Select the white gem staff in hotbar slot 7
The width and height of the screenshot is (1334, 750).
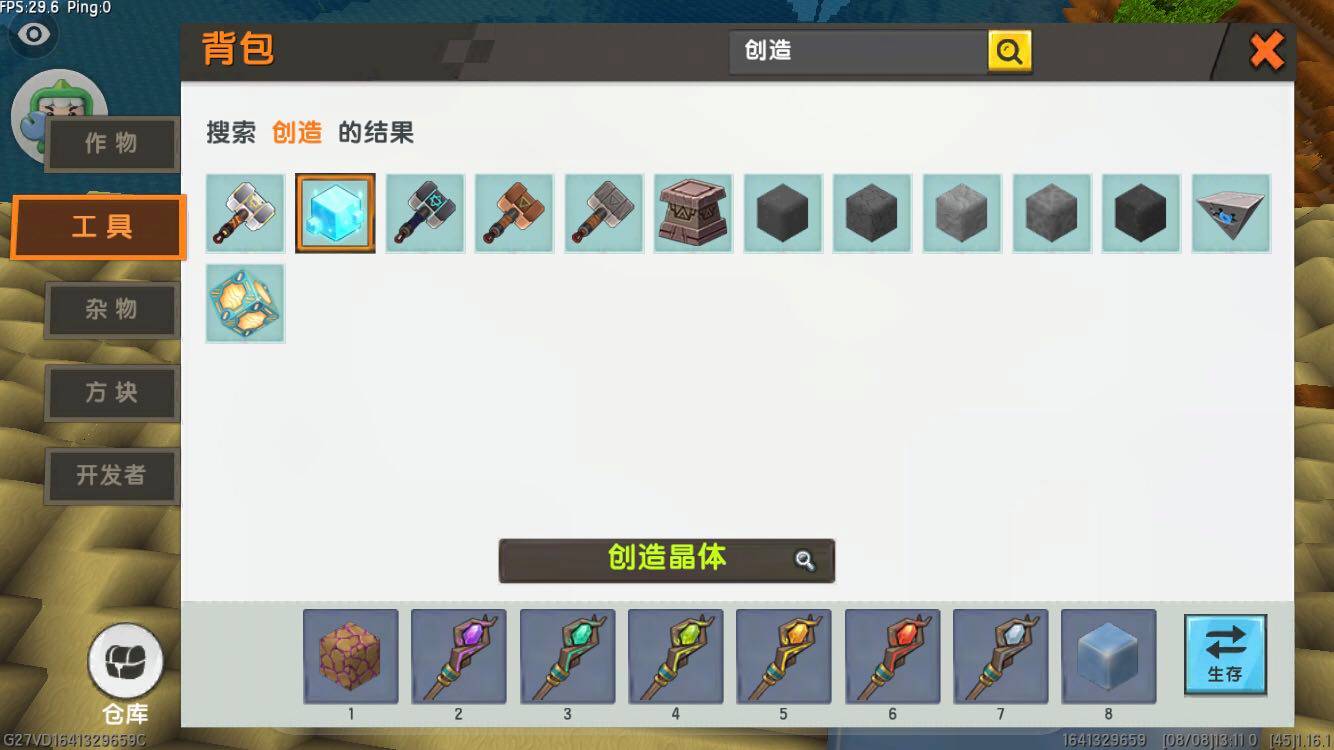tap(1000, 657)
